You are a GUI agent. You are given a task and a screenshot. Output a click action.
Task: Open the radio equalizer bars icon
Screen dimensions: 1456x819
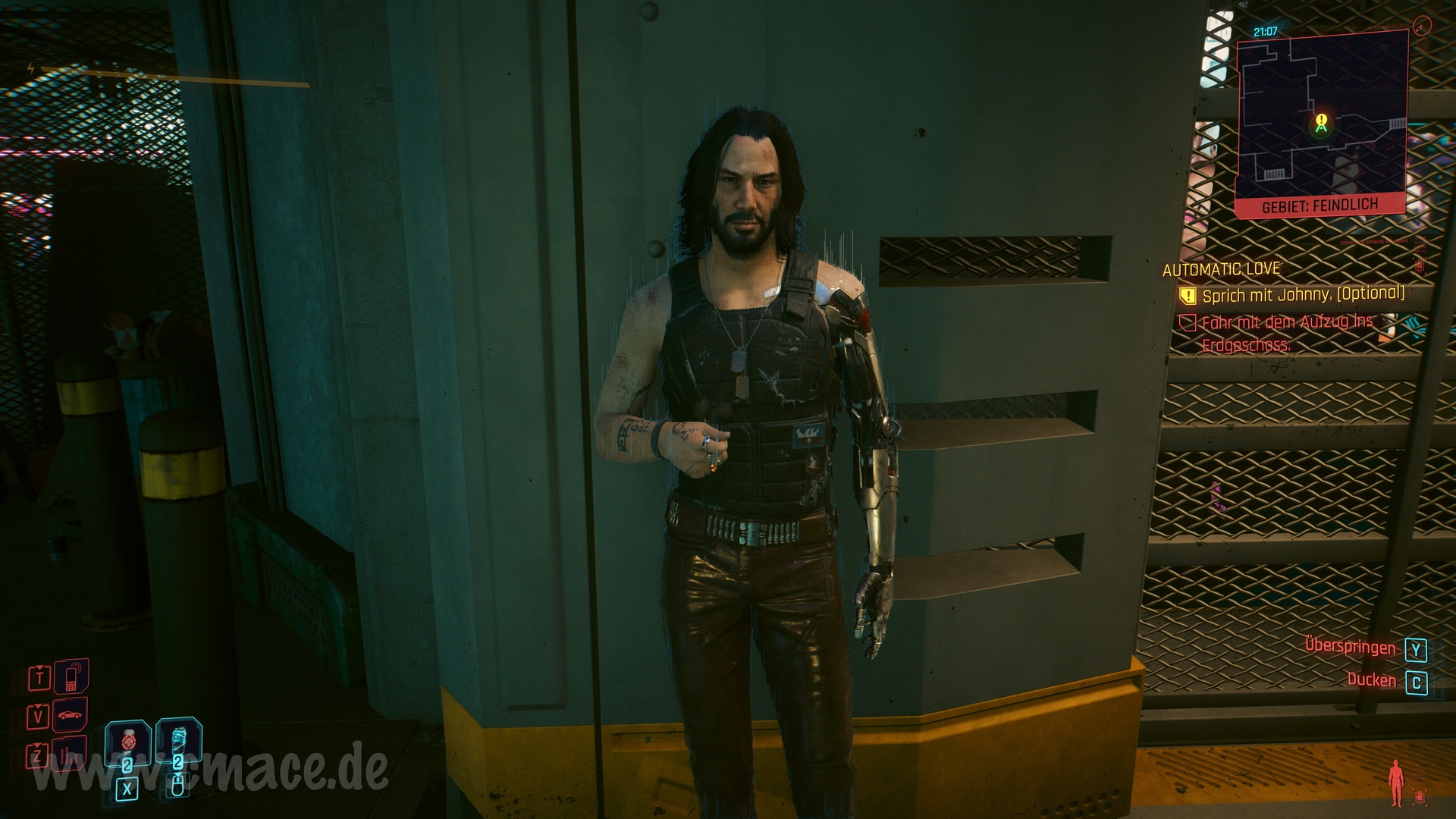click(x=70, y=754)
